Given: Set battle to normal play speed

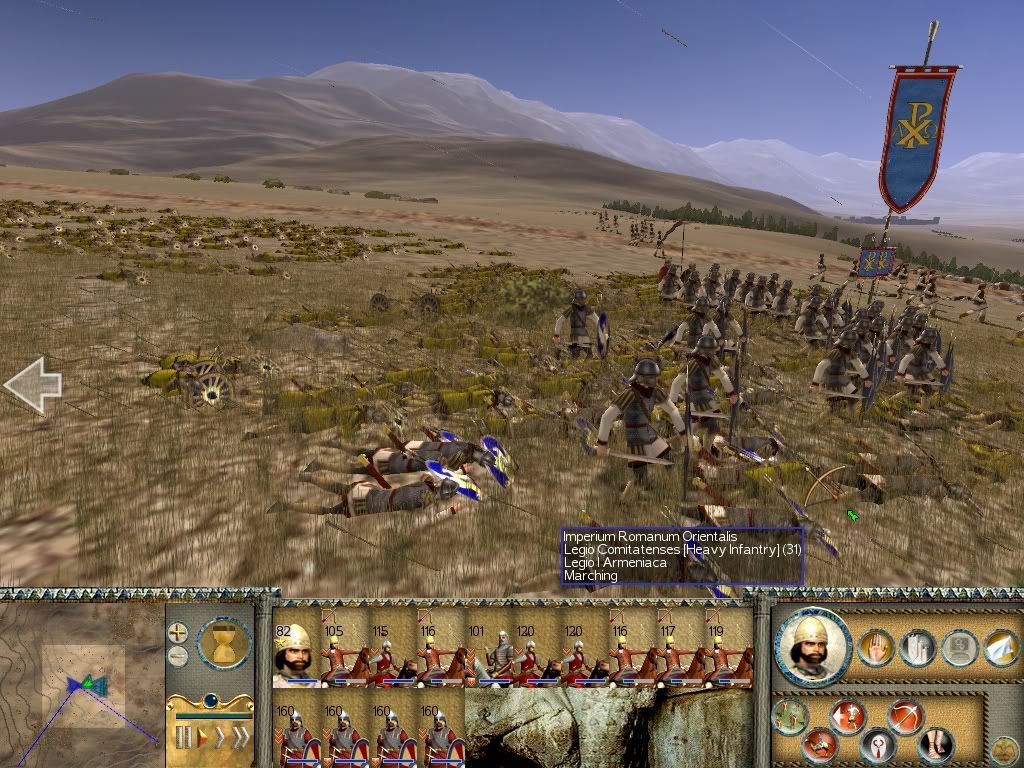Looking at the screenshot, I should [x=202, y=738].
